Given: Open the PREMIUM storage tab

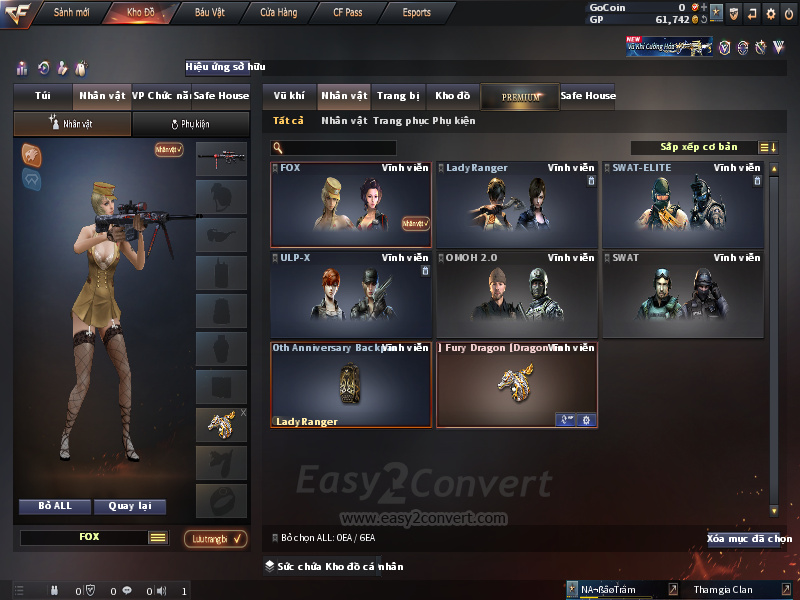Looking at the screenshot, I should 520,96.
